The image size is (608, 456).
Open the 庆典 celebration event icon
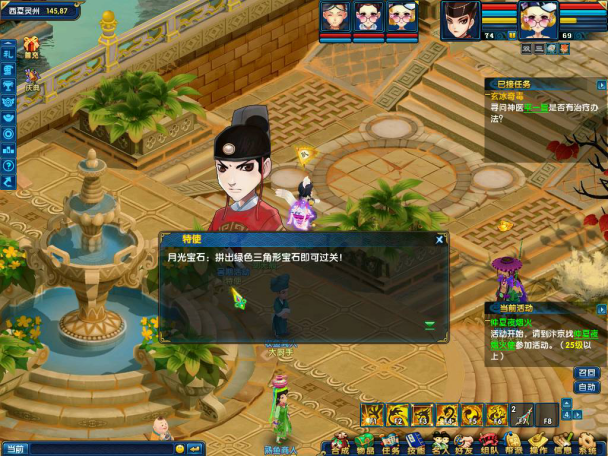[32, 77]
